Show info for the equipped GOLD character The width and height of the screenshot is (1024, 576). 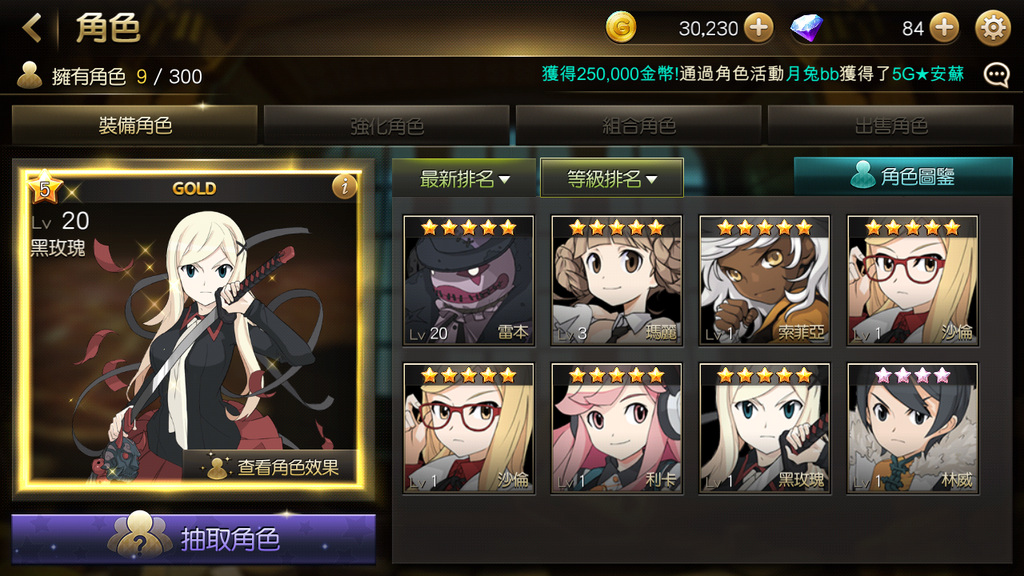[x=344, y=187]
